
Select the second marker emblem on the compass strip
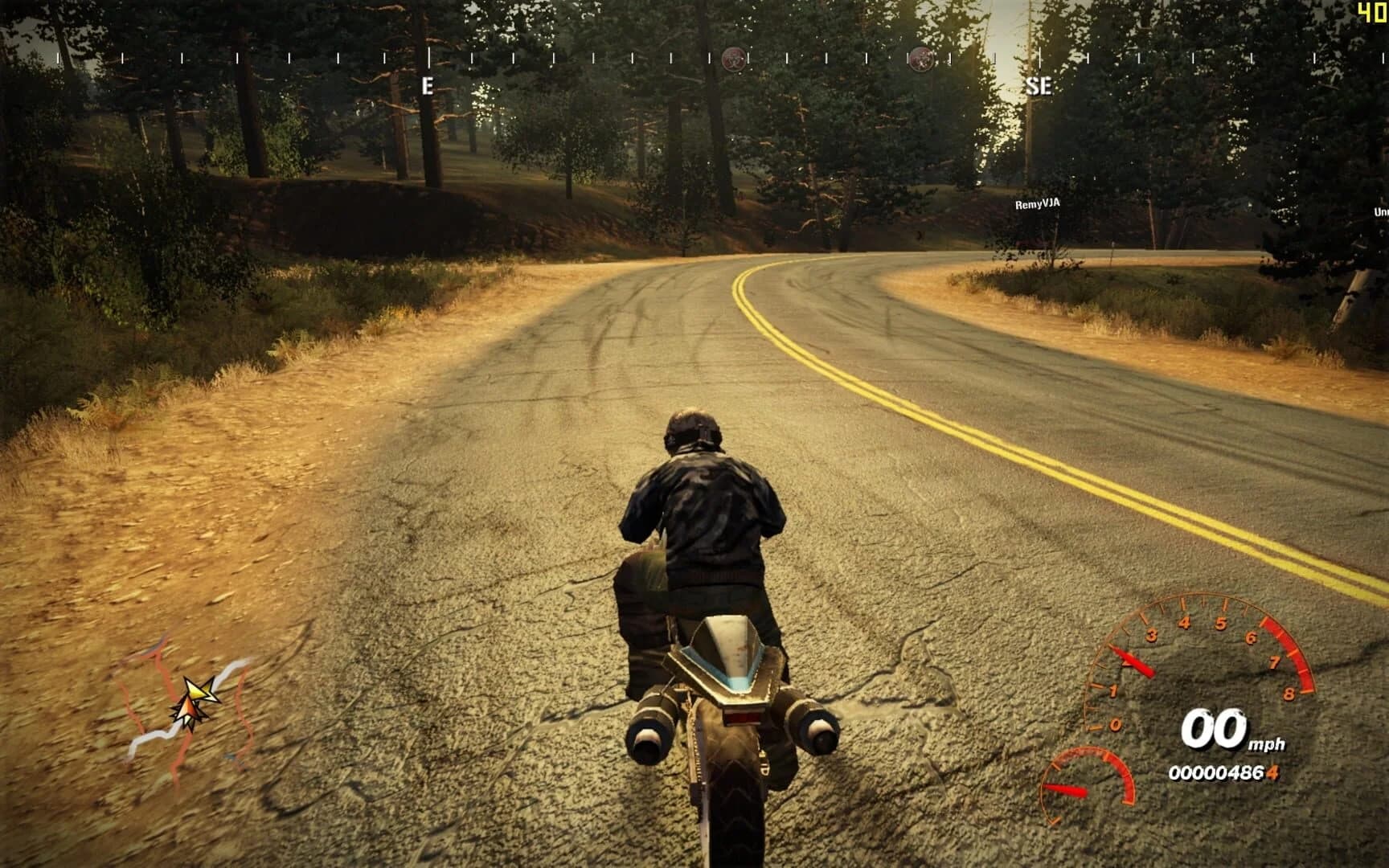[921, 59]
